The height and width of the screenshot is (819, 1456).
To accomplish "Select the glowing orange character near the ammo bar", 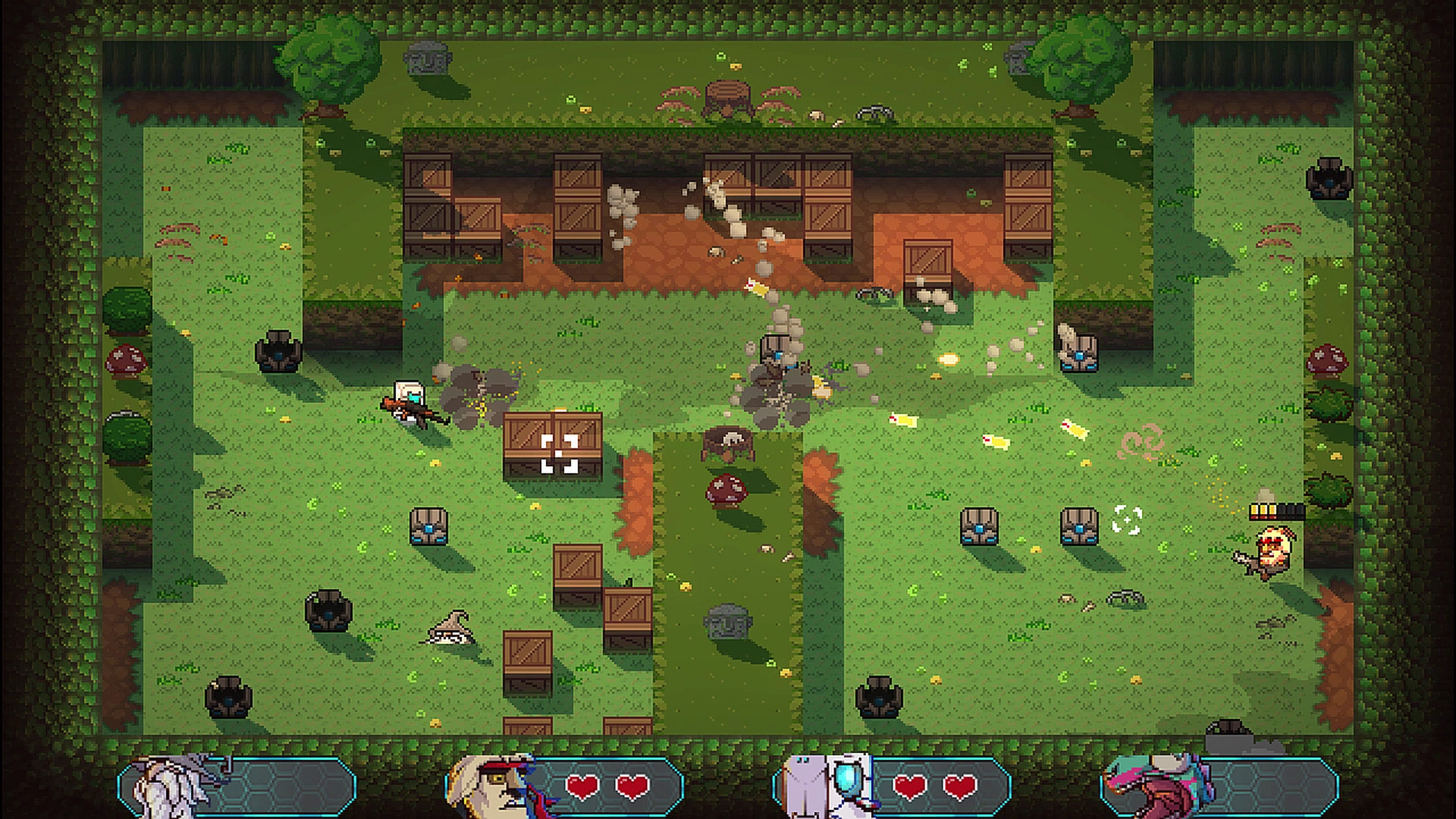I will [1274, 555].
